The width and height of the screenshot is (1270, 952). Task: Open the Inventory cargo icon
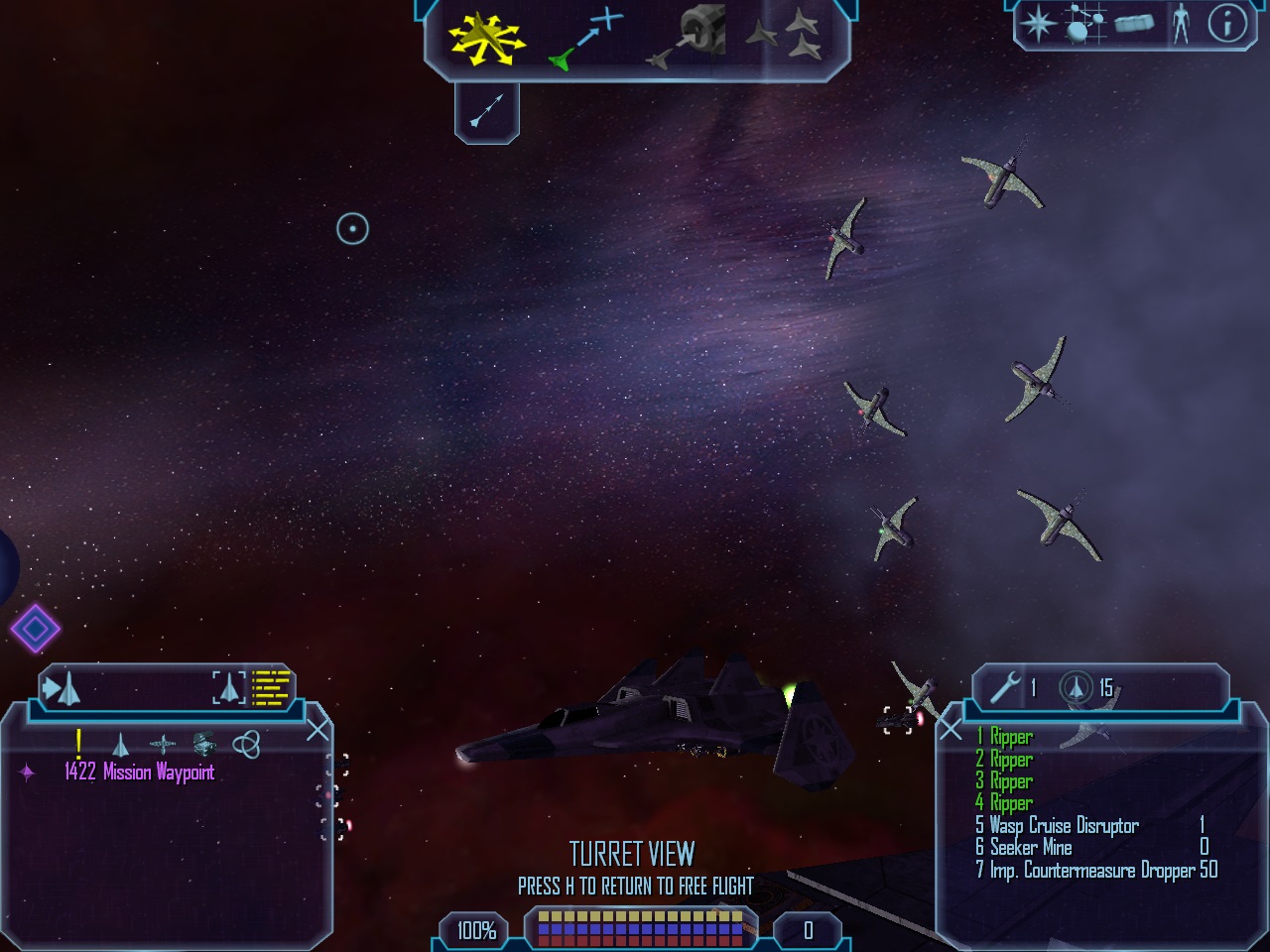pyautogui.click(x=1134, y=24)
